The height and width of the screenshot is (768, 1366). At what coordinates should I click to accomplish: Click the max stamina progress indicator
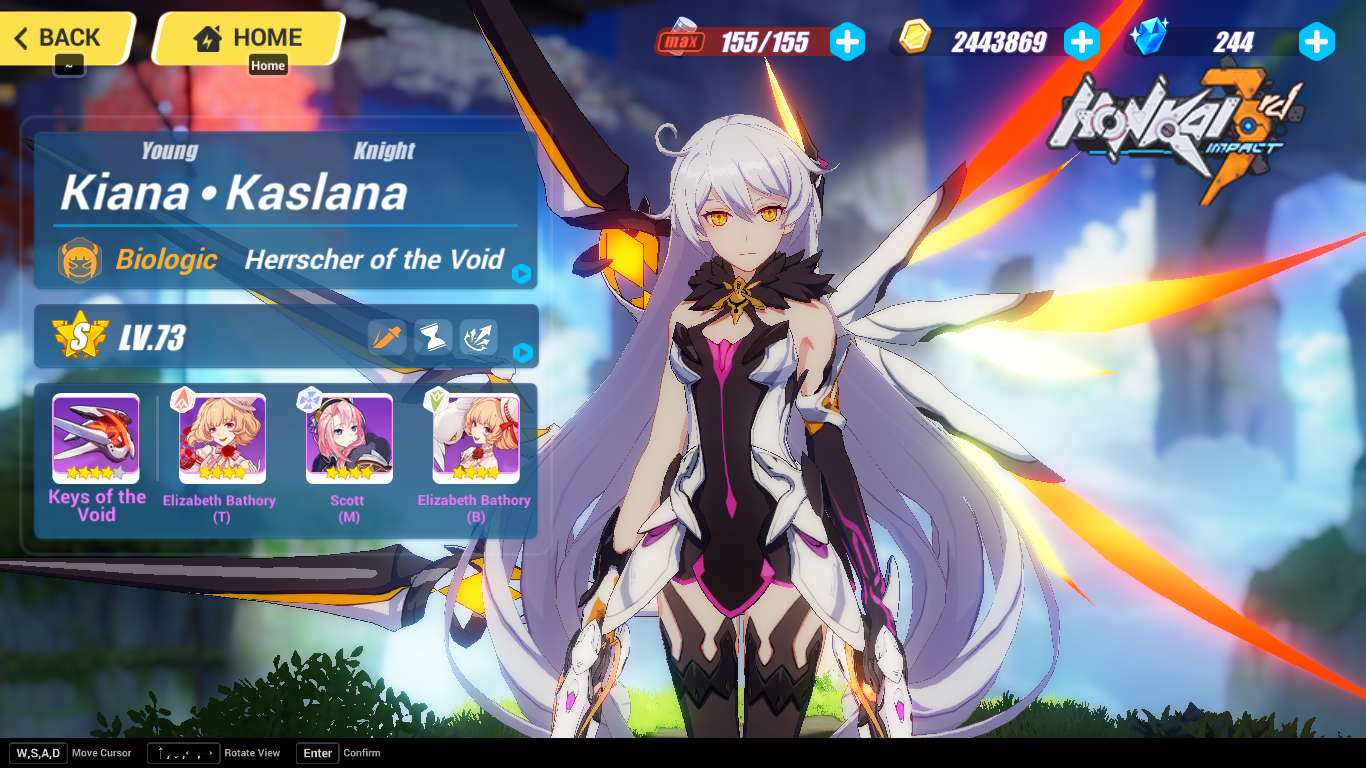pos(681,42)
